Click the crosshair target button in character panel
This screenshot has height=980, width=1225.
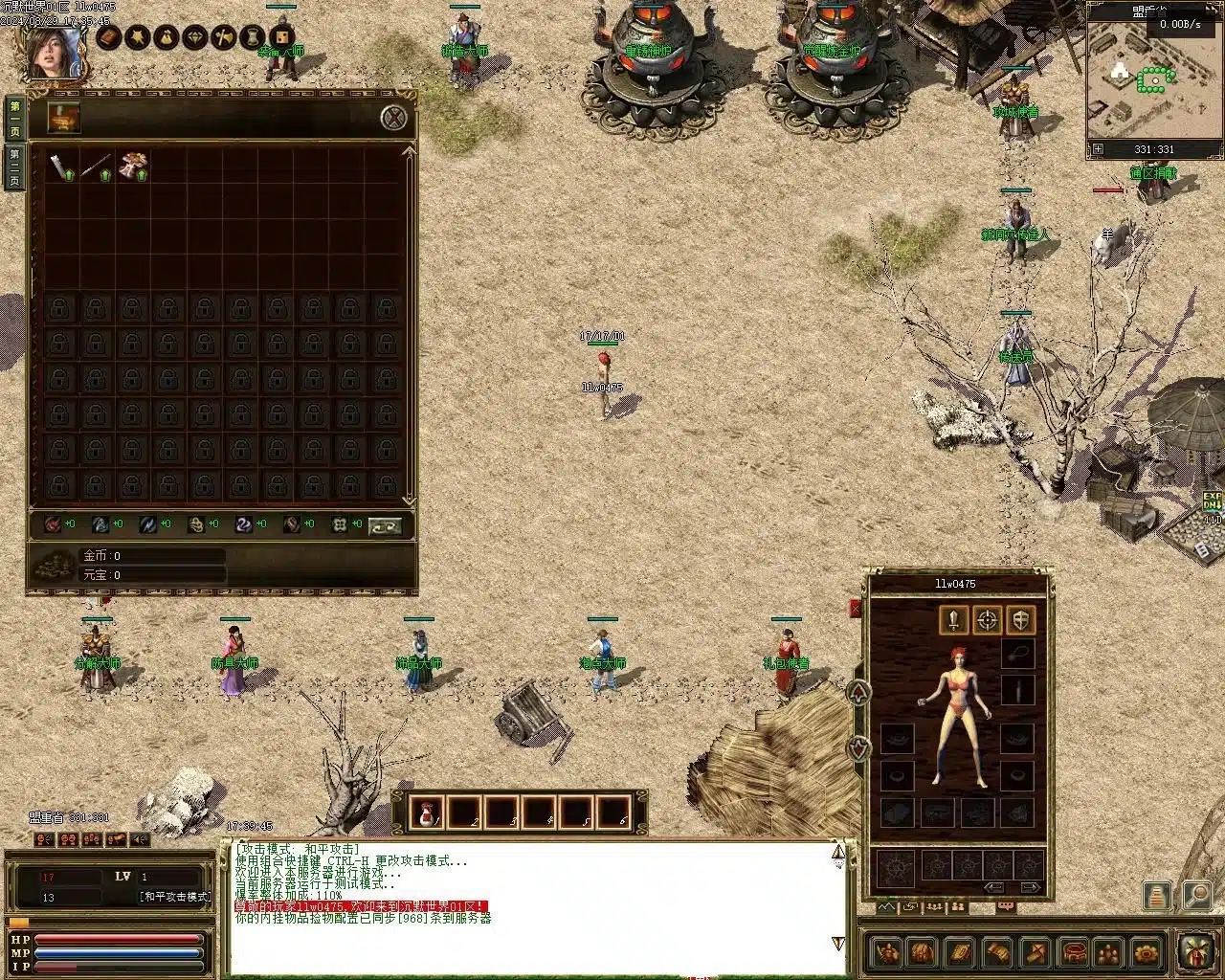tap(988, 620)
